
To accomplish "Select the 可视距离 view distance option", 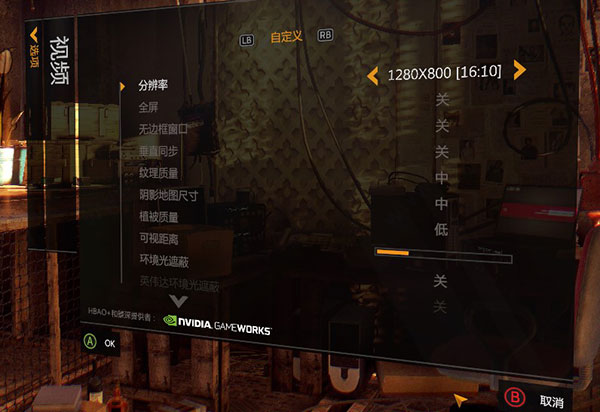I will tap(158, 239).
